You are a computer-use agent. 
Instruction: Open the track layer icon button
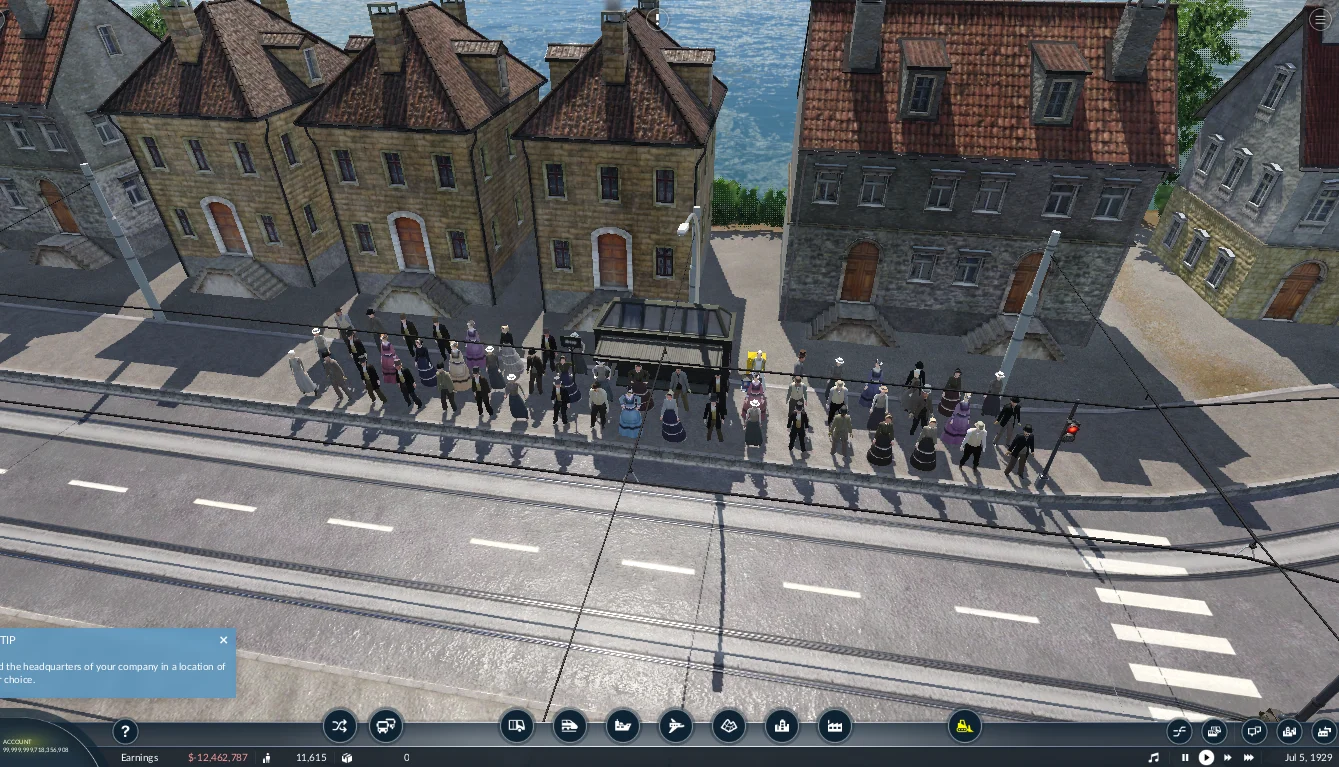[x=1178, y=731]
